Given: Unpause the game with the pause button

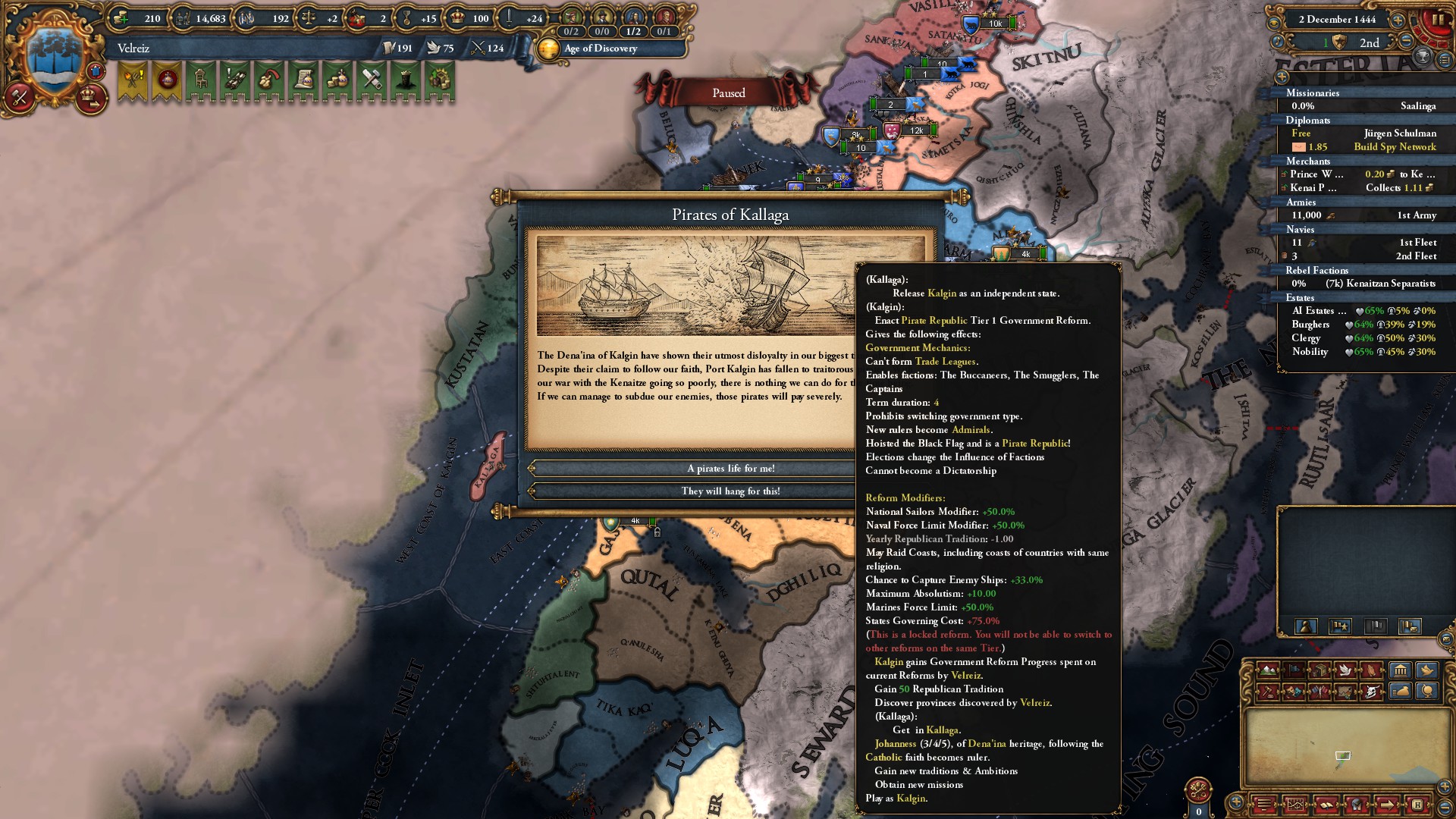Looking at the screenshot, I should click(1439, 19).
